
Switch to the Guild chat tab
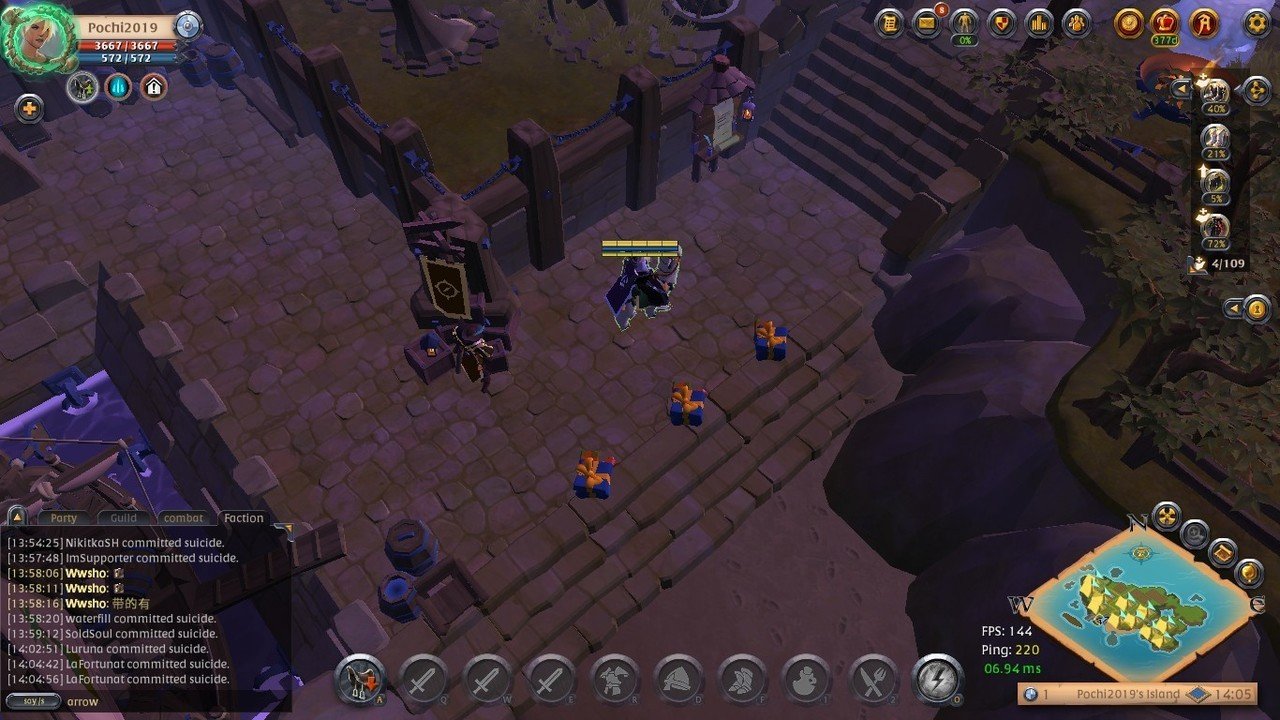pos(122,517)
